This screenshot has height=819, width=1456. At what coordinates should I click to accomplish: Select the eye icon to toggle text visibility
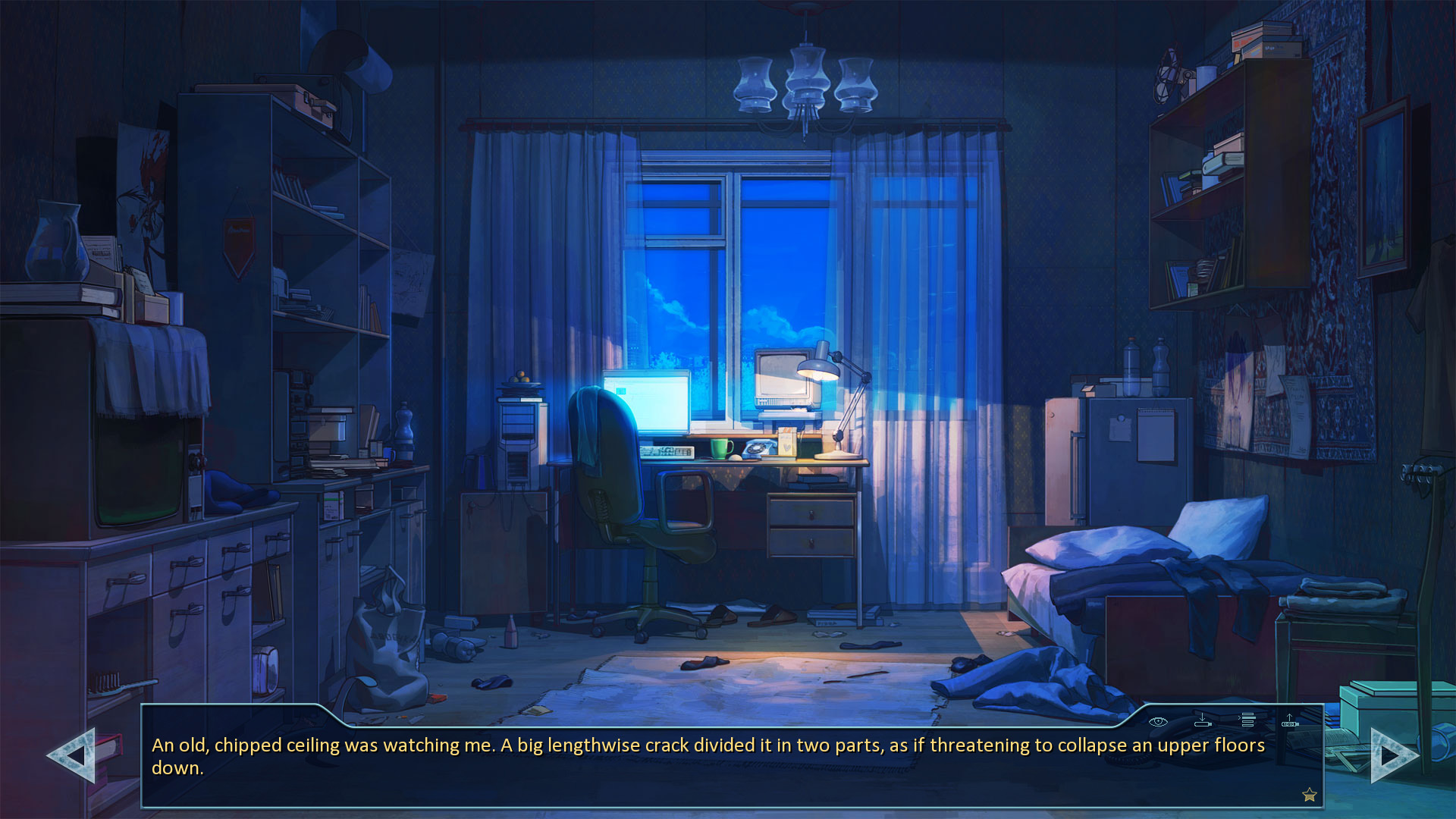click(1158, 722)
